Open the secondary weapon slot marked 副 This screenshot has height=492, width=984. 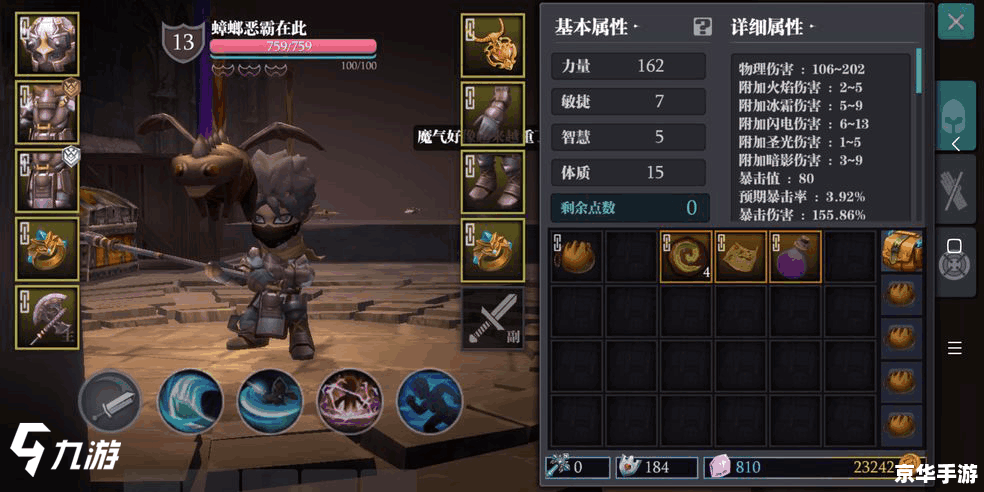coord(493,318)
